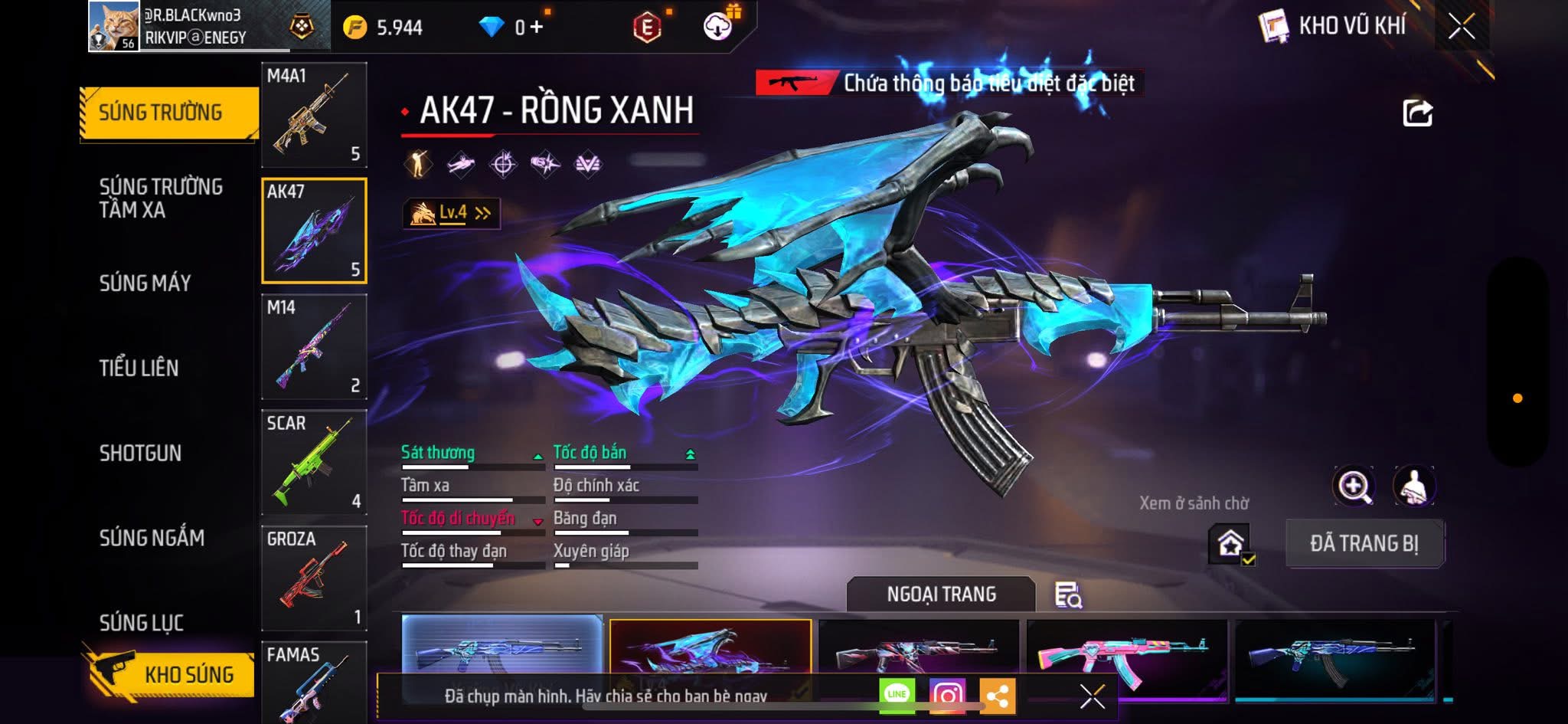The width and height of the screenshot is (1568, 724).
Task: Select the M4A1 weapon tile
Action: [x=314, y=114]
